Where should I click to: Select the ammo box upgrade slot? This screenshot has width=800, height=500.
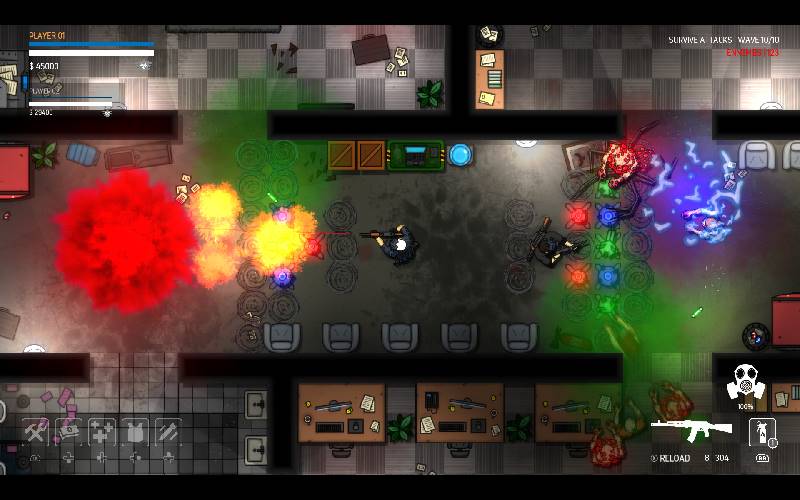tap(70, 431)
